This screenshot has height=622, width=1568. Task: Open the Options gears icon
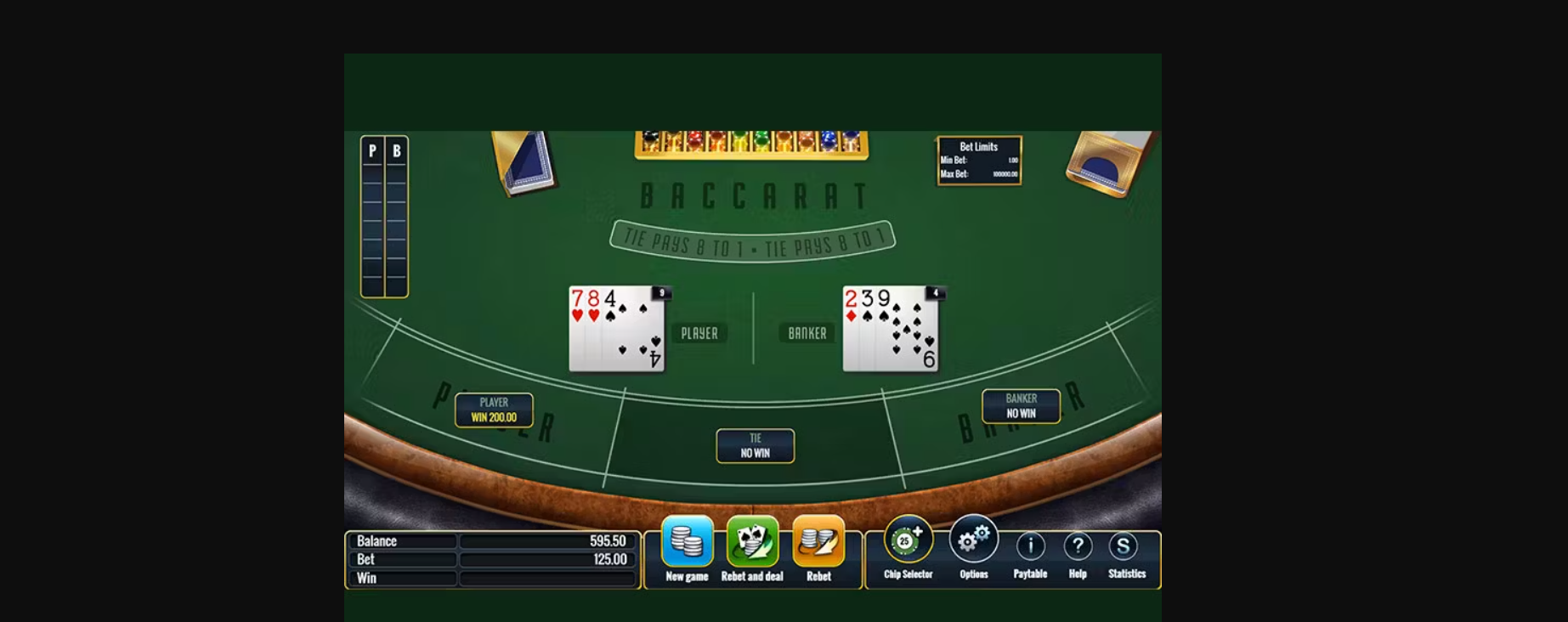(974, 539)
